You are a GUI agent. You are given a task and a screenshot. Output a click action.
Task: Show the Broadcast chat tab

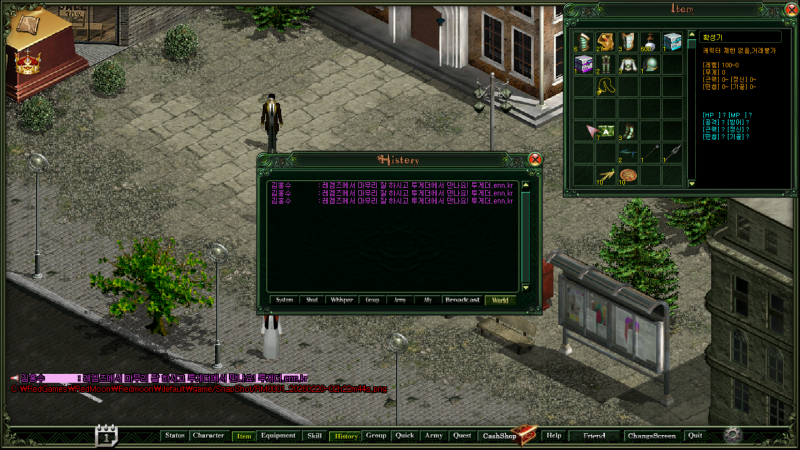click(x=463, y=299)
